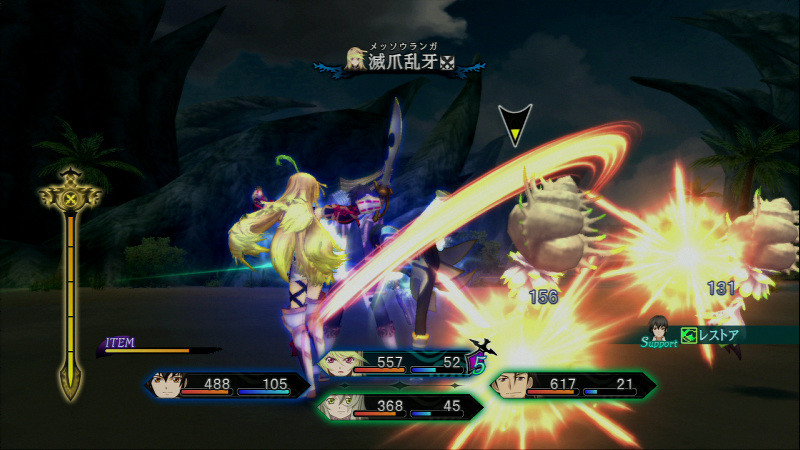The image size is (800, 450).
Task: Click the target cursor arrow above the enemy
Action: point(515,124)
